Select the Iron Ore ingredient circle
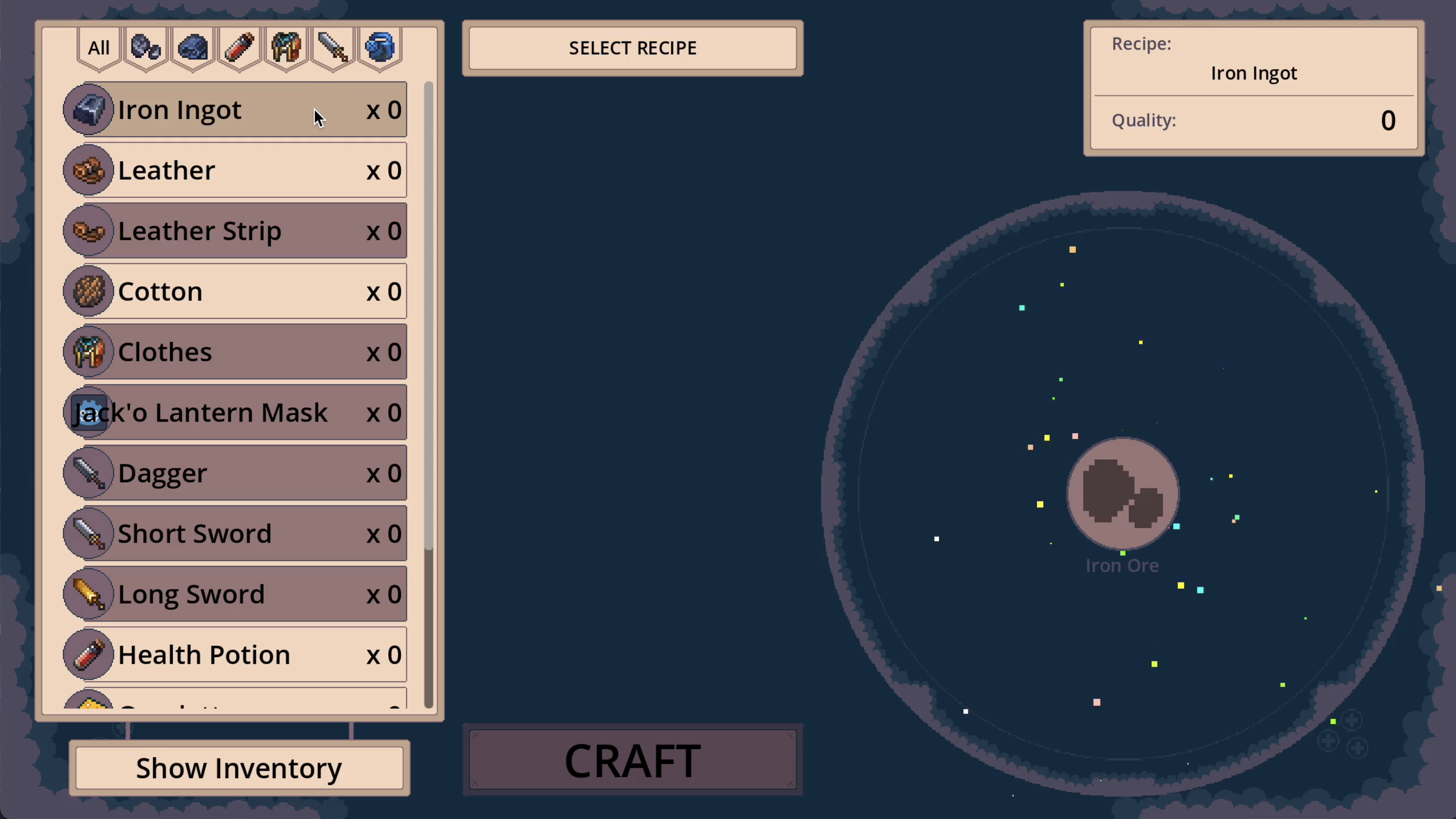Image resolution: width=1456 pixels, height=819 pixels. pos(1123,493)
